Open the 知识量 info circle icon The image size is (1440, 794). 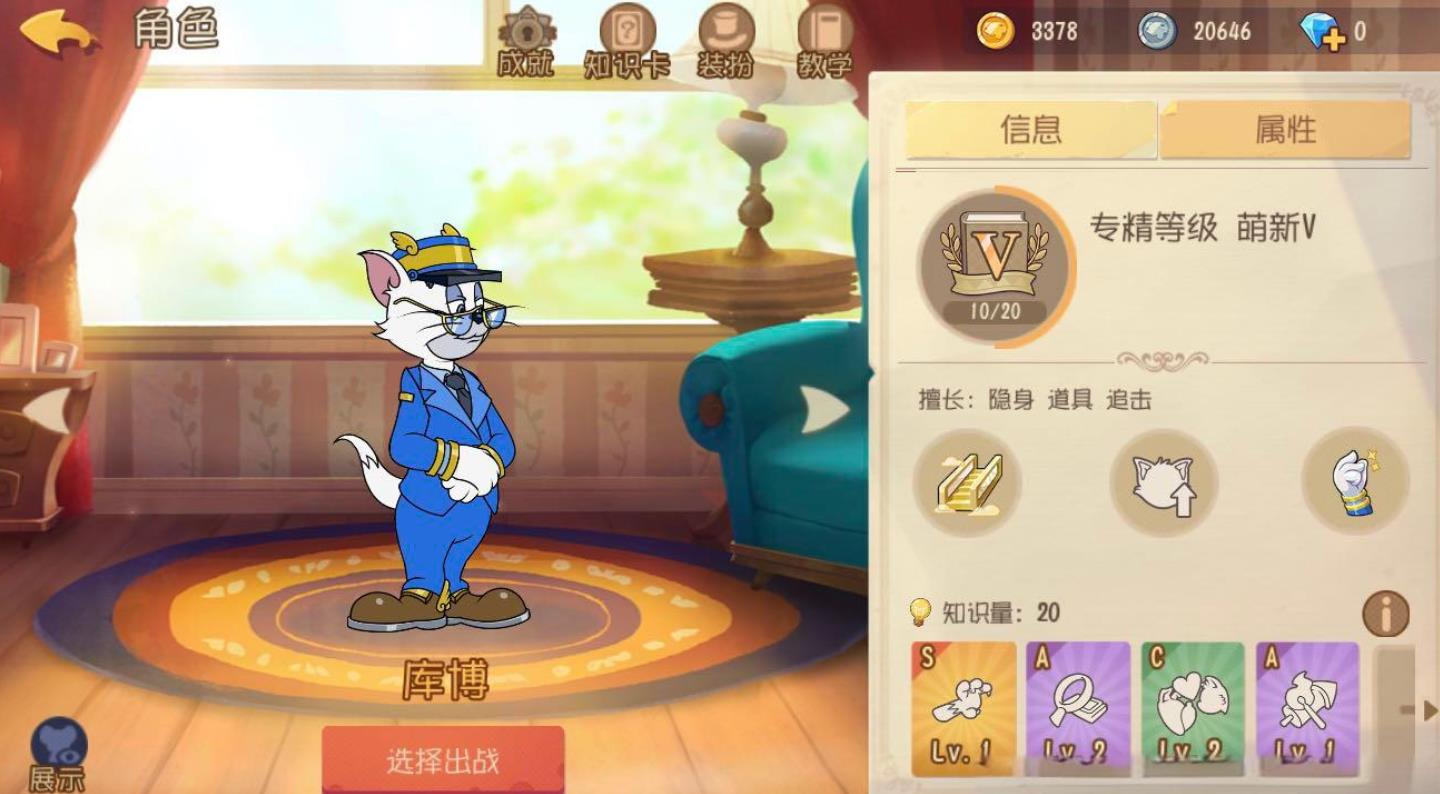(x=1385, y=613)
